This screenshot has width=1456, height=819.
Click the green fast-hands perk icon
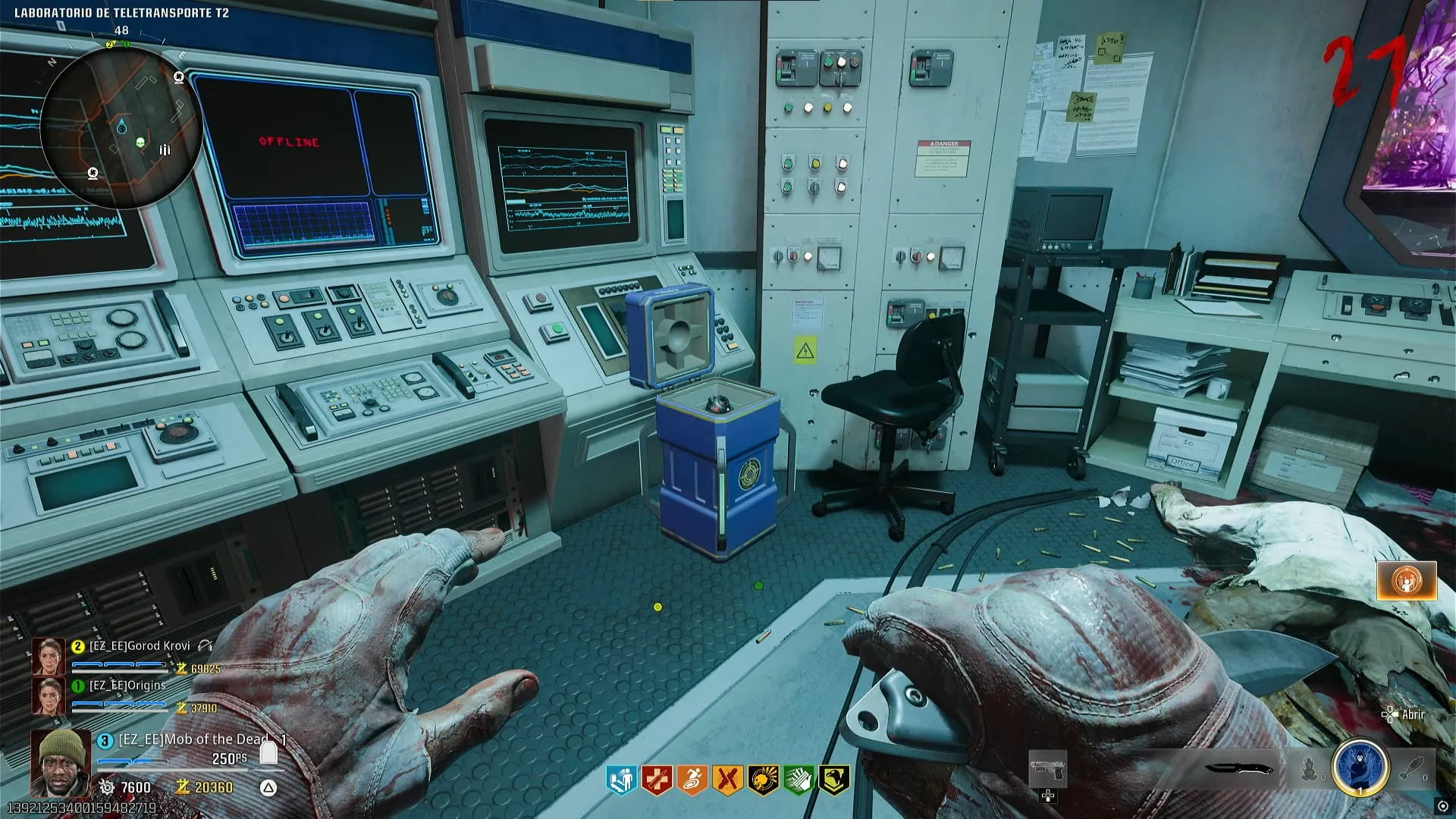point(798,780)
